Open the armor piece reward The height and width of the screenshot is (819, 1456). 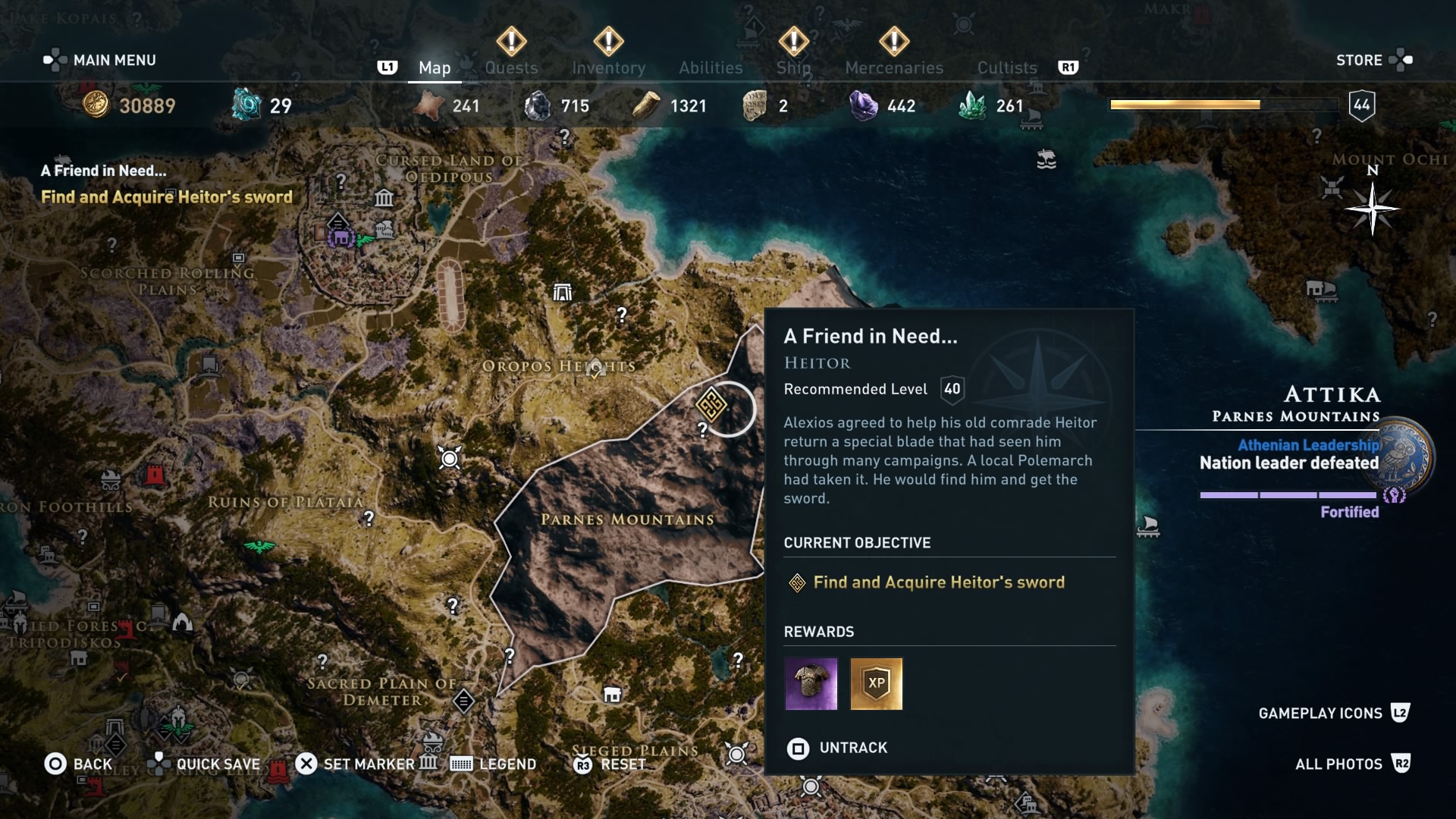pyautogui.click(x=811, y=684)
